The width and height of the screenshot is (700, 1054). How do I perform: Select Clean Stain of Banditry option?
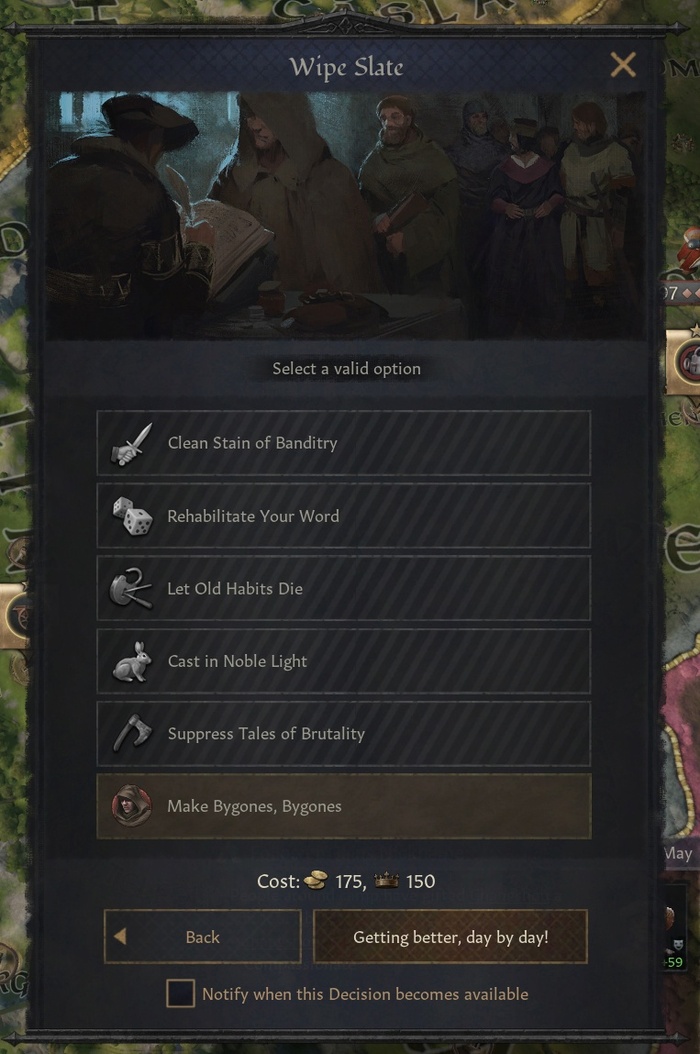click(x=344, y=443)
